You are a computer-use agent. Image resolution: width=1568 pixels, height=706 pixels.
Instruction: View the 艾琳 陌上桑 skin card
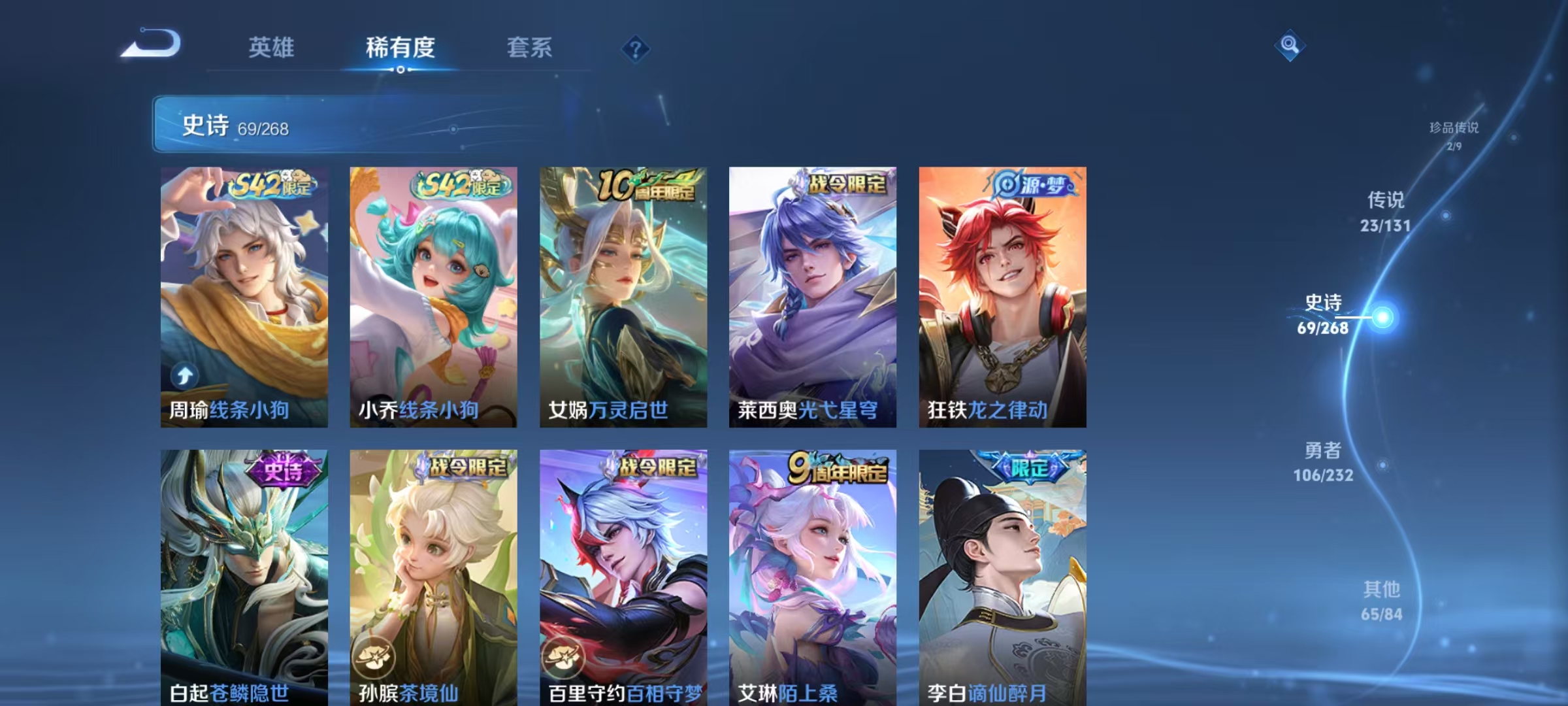pos(813,577)
